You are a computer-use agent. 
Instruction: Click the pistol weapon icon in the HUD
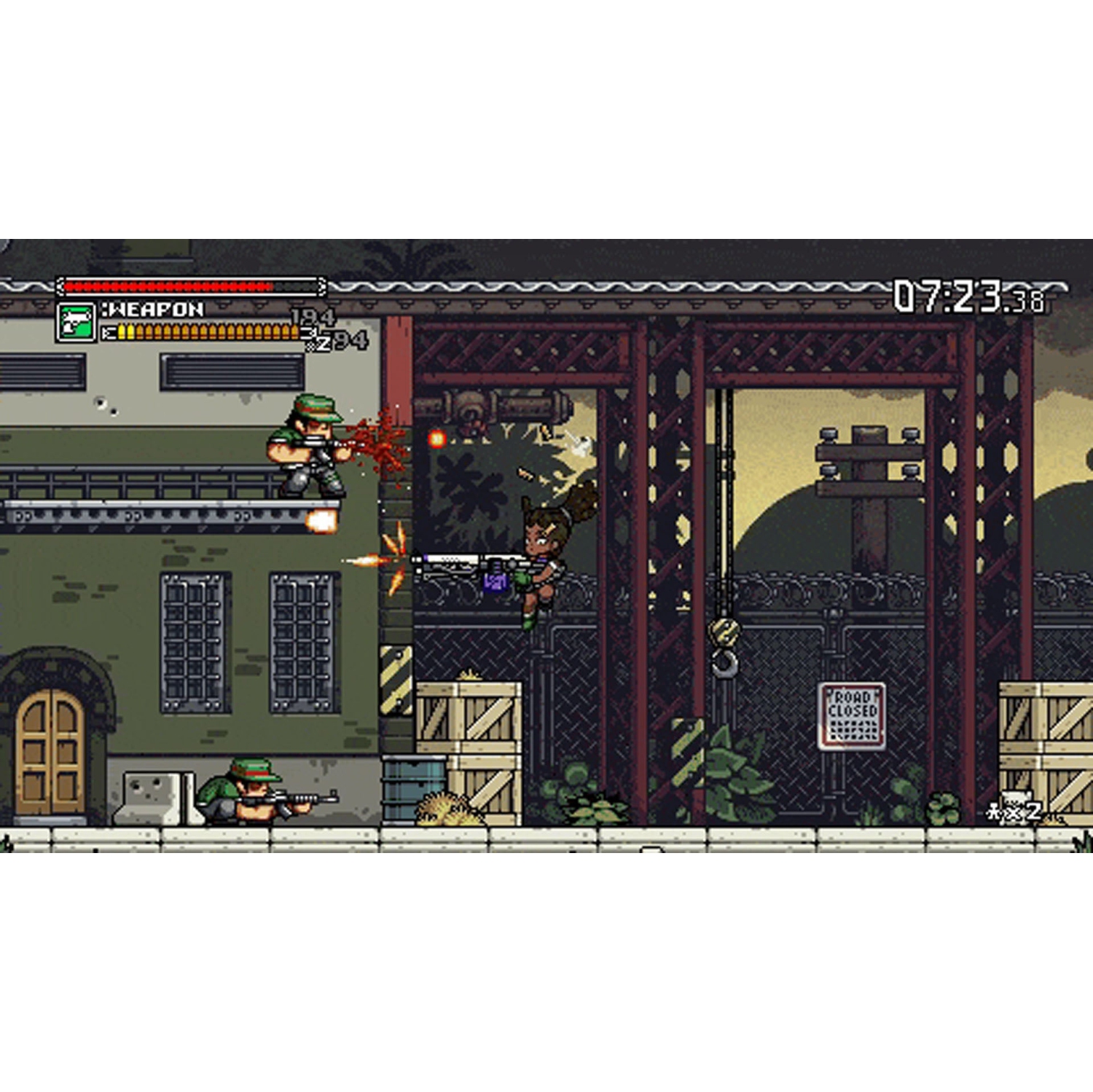click(78, 321)
